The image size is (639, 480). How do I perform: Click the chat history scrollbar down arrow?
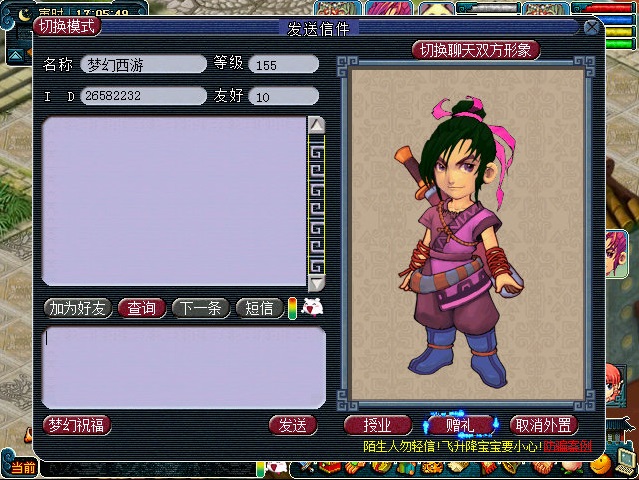click(x=316, y=282)
